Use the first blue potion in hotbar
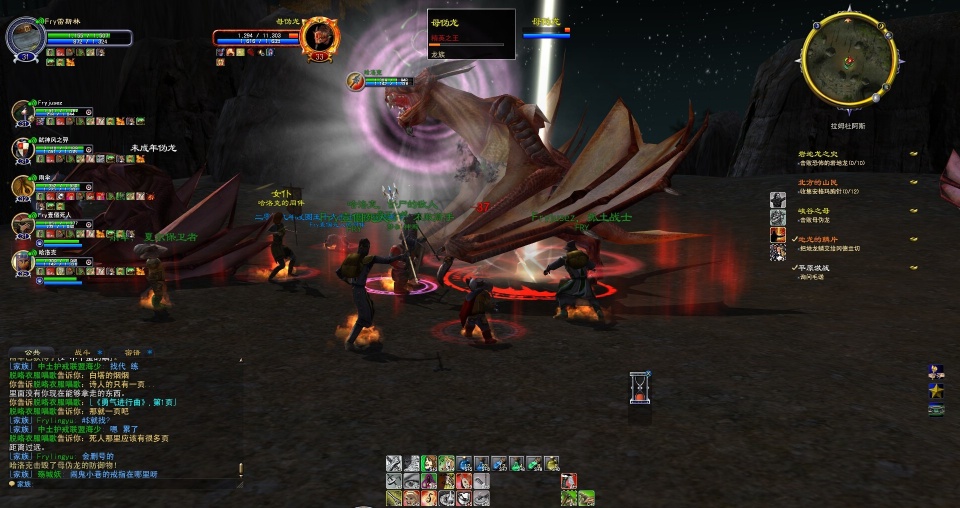Viewport: 960px width, 508px height. pos(463,464)
